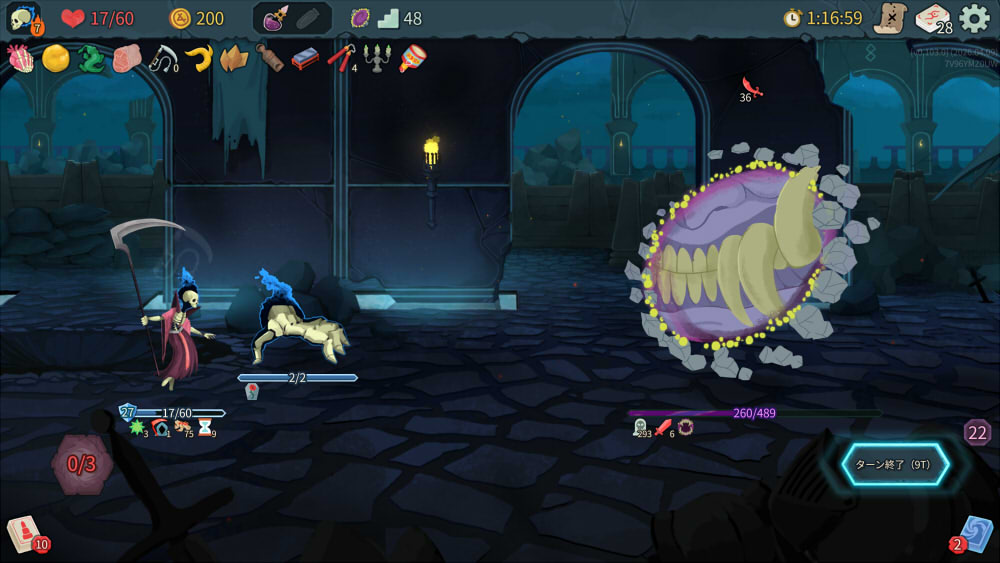View the full deck of 28 cards
The image size is (1000, 563).
pos(932,18)
